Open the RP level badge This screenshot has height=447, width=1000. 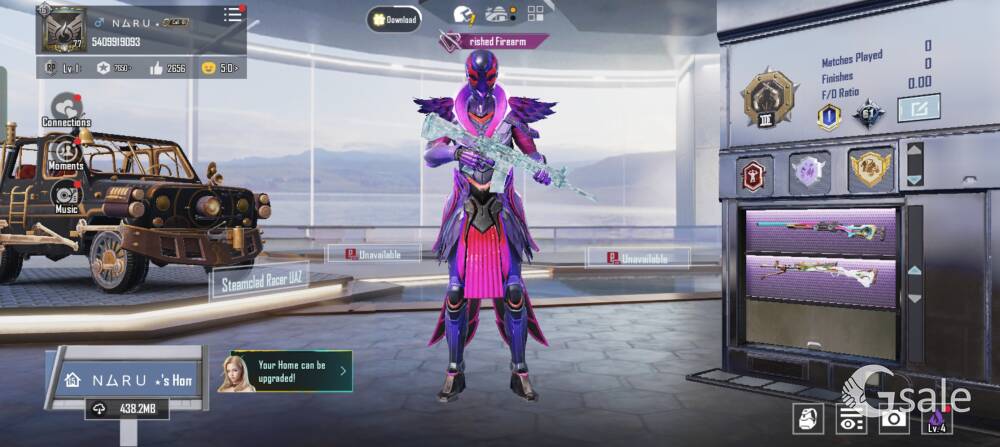[65, 68]
